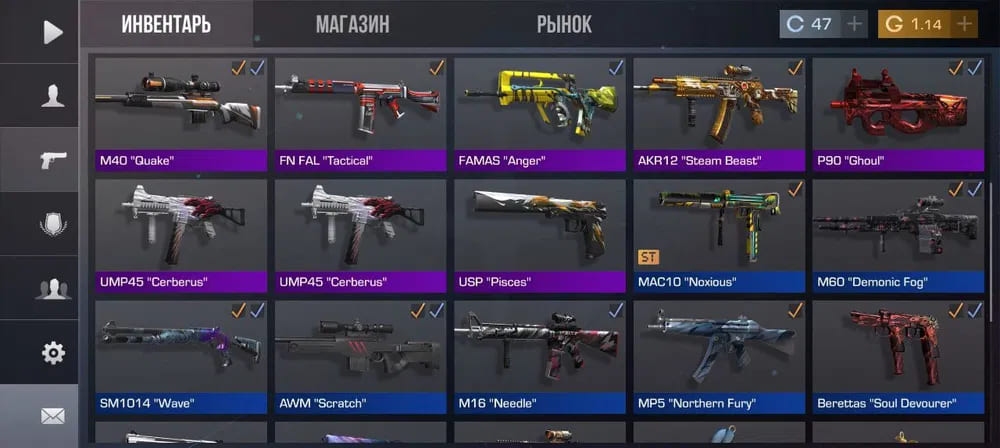Select the AKR12 "Steam Beast" item
This screenshot has height=448, width=1000.
tap(718, 113)
